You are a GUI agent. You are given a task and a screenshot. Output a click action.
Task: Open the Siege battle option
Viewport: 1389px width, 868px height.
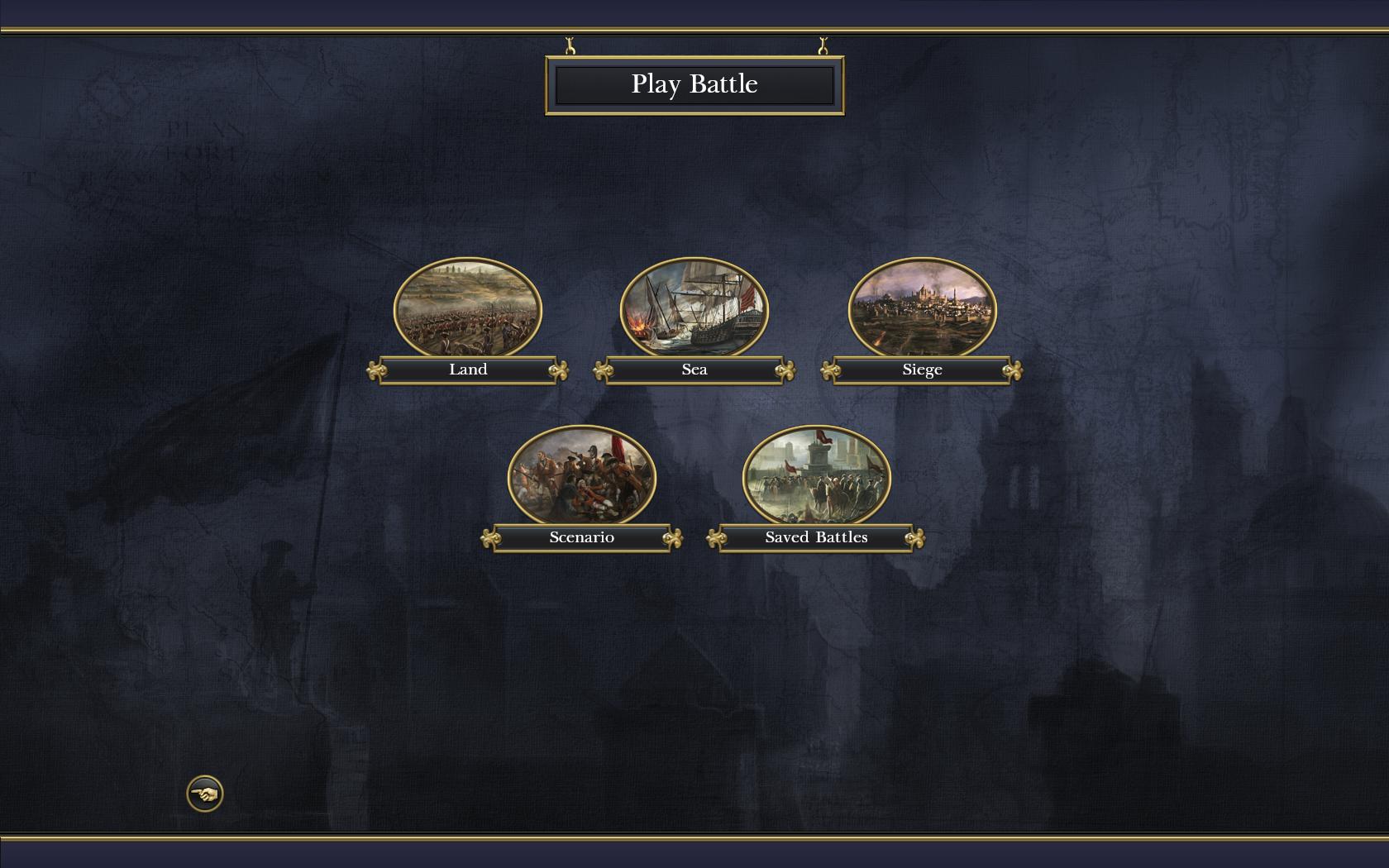click(x=922, y=370)
